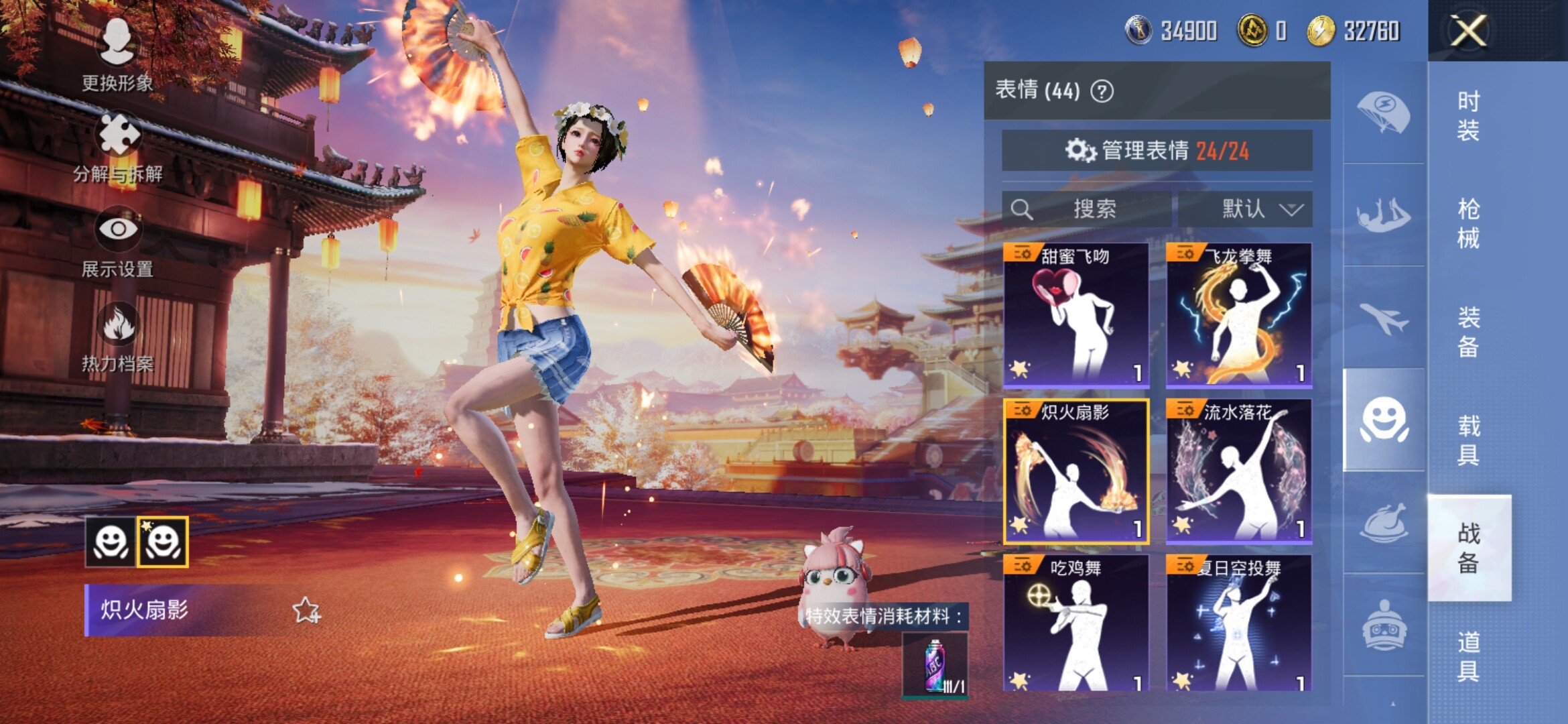The image size is (1568, 724).
Task: Toggle the favorite star beside 炽火扇影
Action: pos(306,610)
